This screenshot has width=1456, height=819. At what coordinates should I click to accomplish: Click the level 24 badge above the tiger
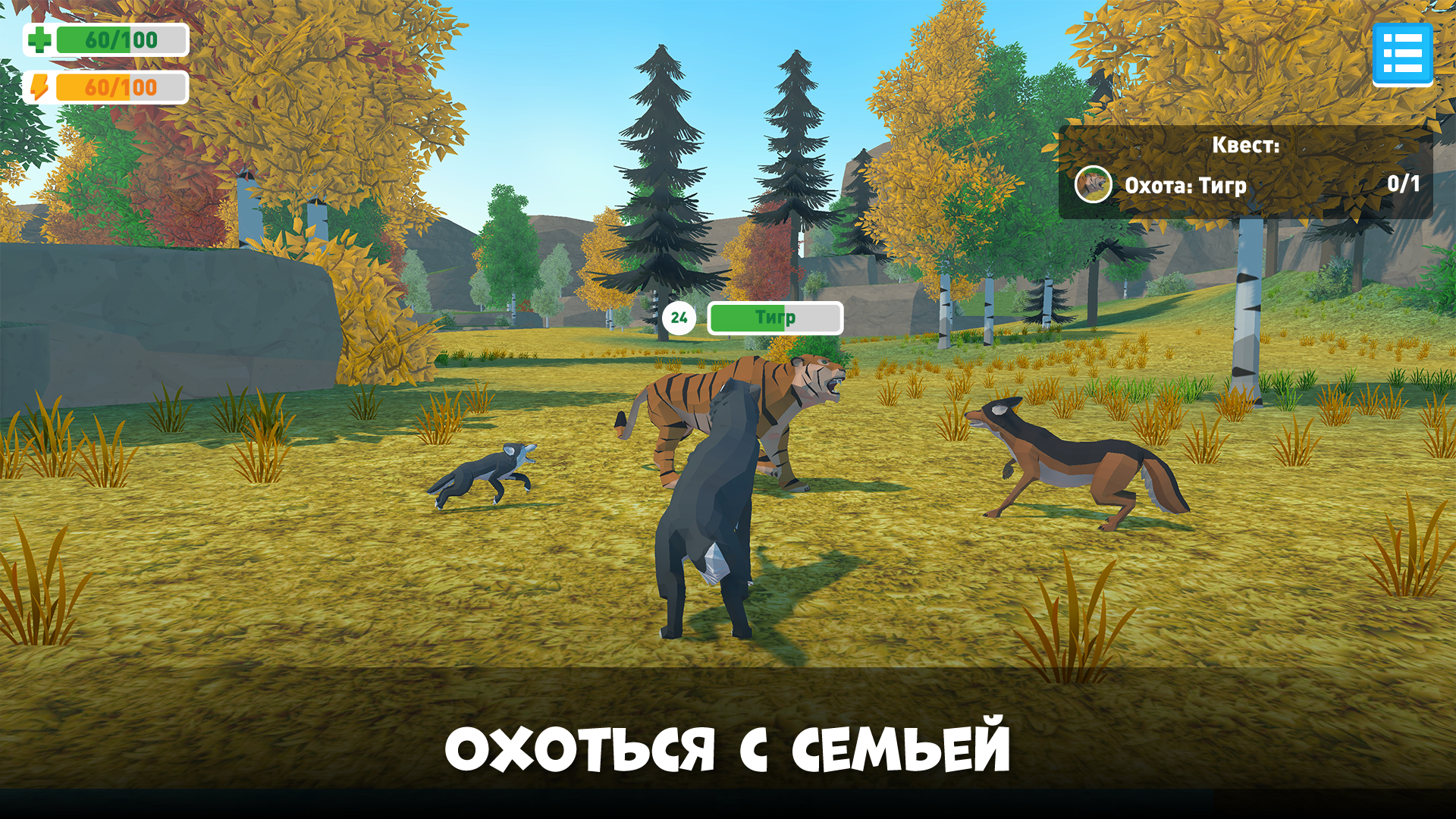coord(680,318)
